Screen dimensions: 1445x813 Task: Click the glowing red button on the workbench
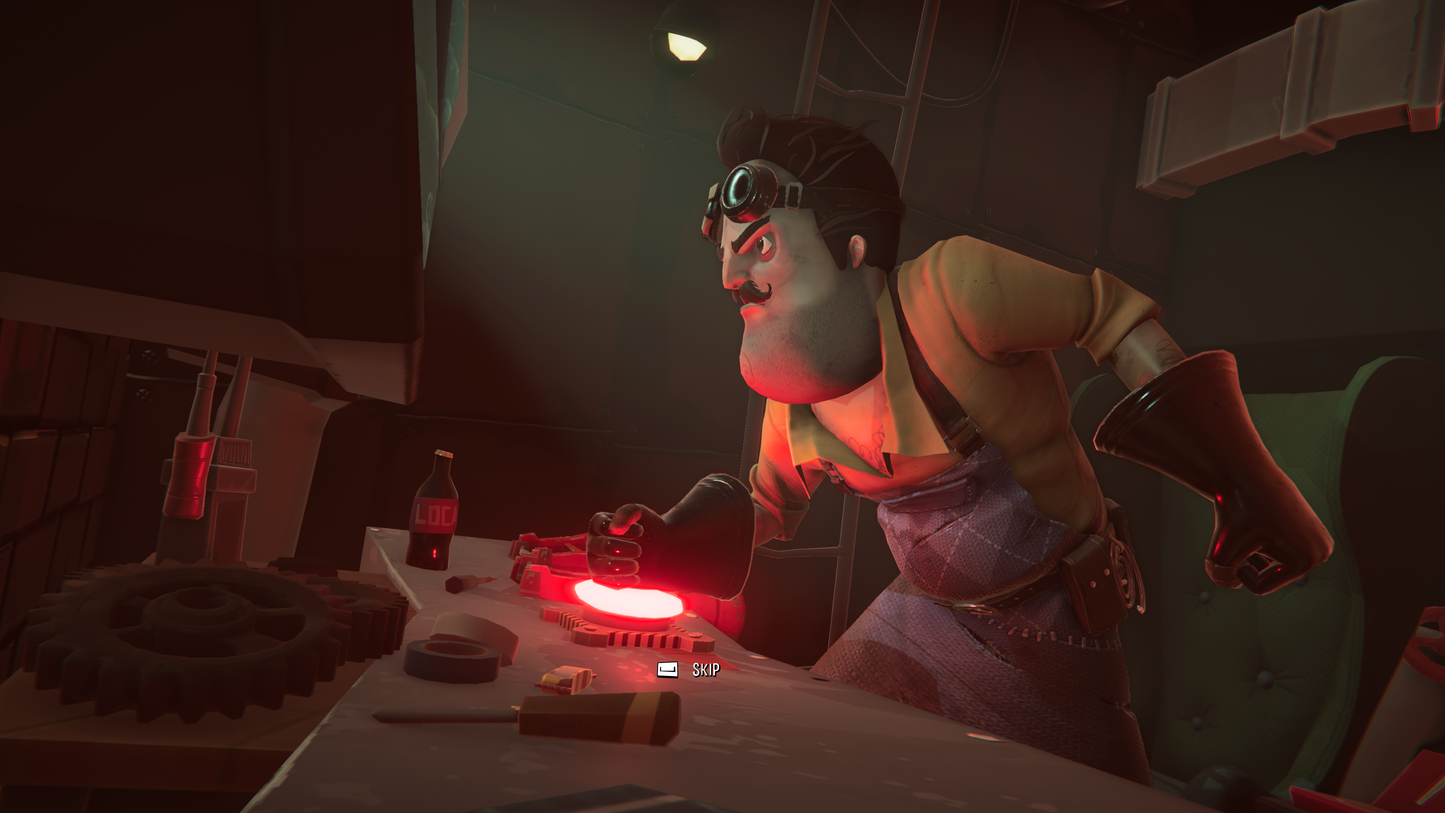[x=625, y=597]
